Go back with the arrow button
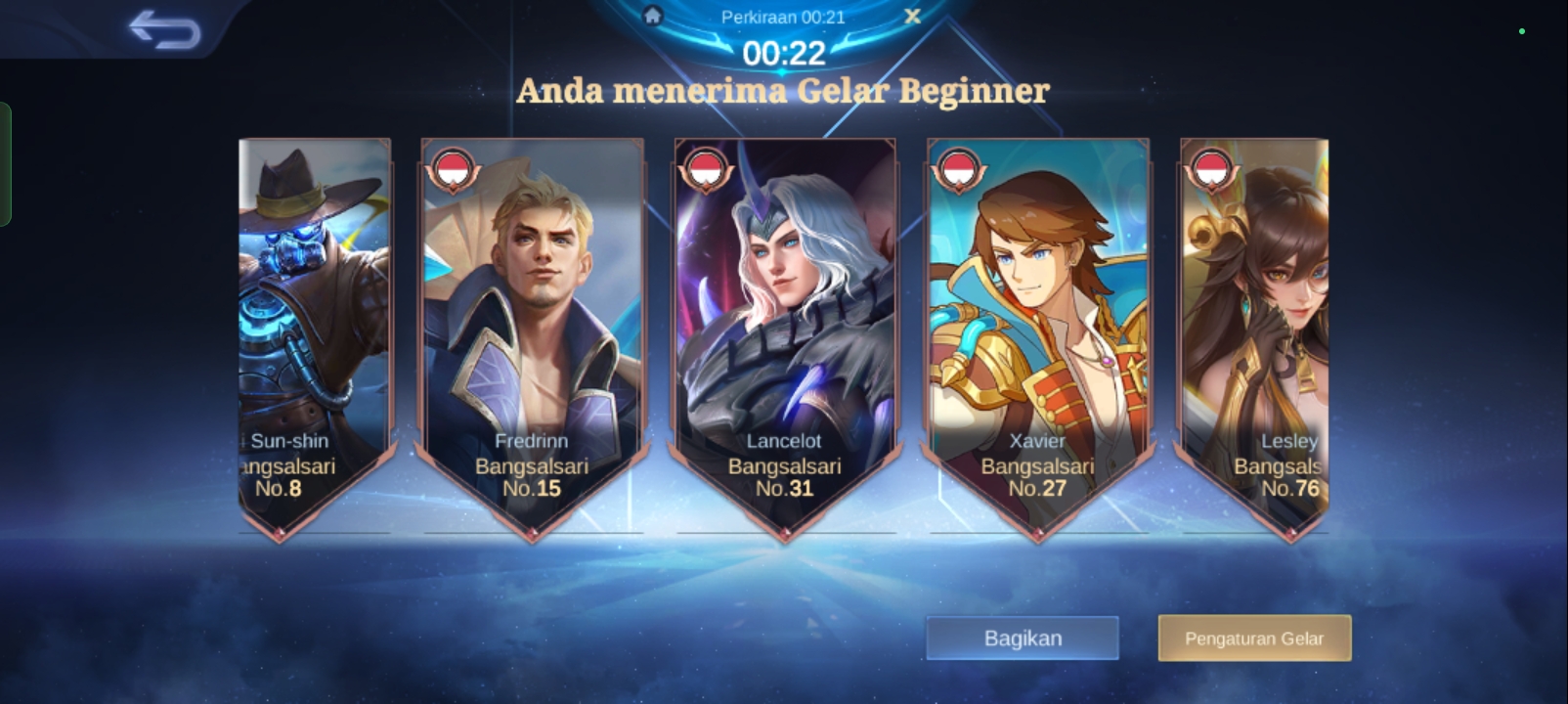1568x704 pixels. click(164, 30)
